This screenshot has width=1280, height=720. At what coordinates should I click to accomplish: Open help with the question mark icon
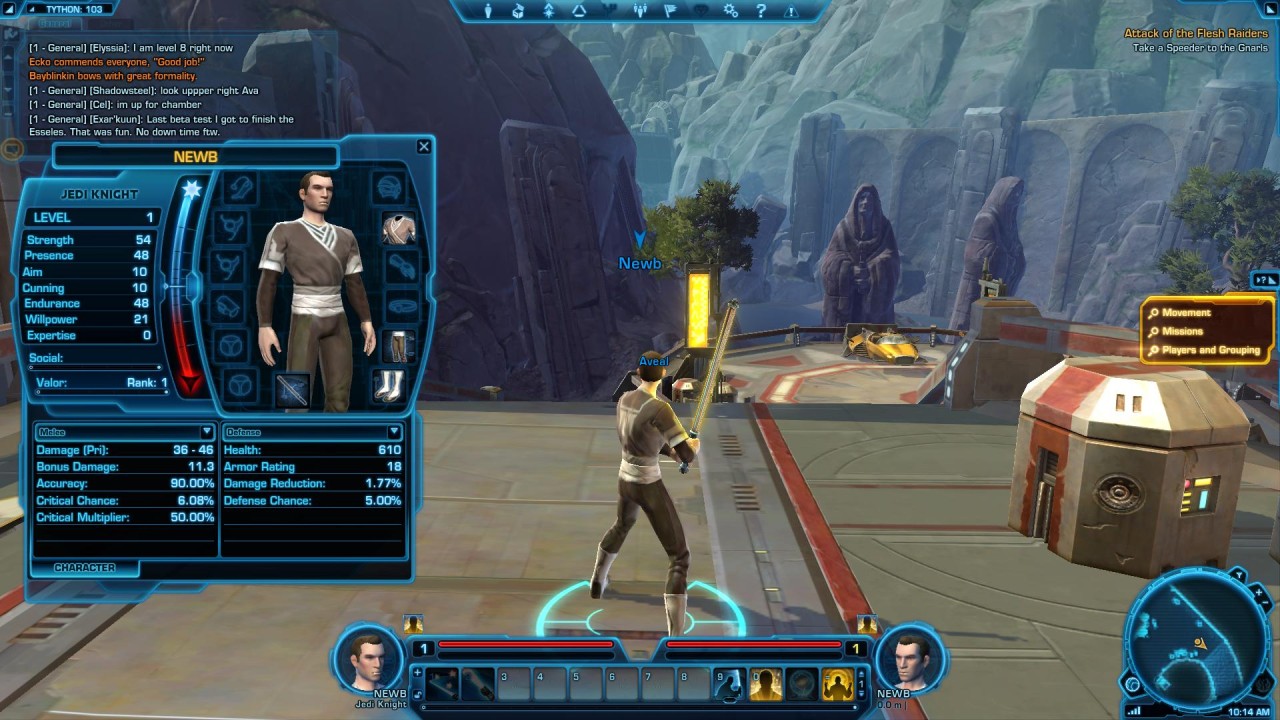pos(762,11)
